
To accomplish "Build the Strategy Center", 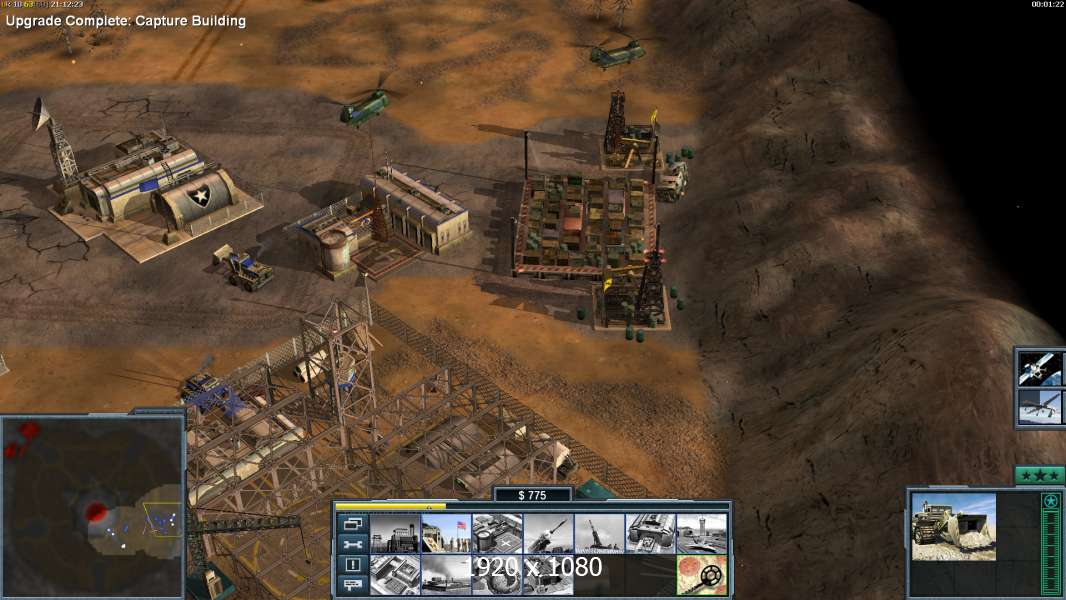I will point(395,575).
